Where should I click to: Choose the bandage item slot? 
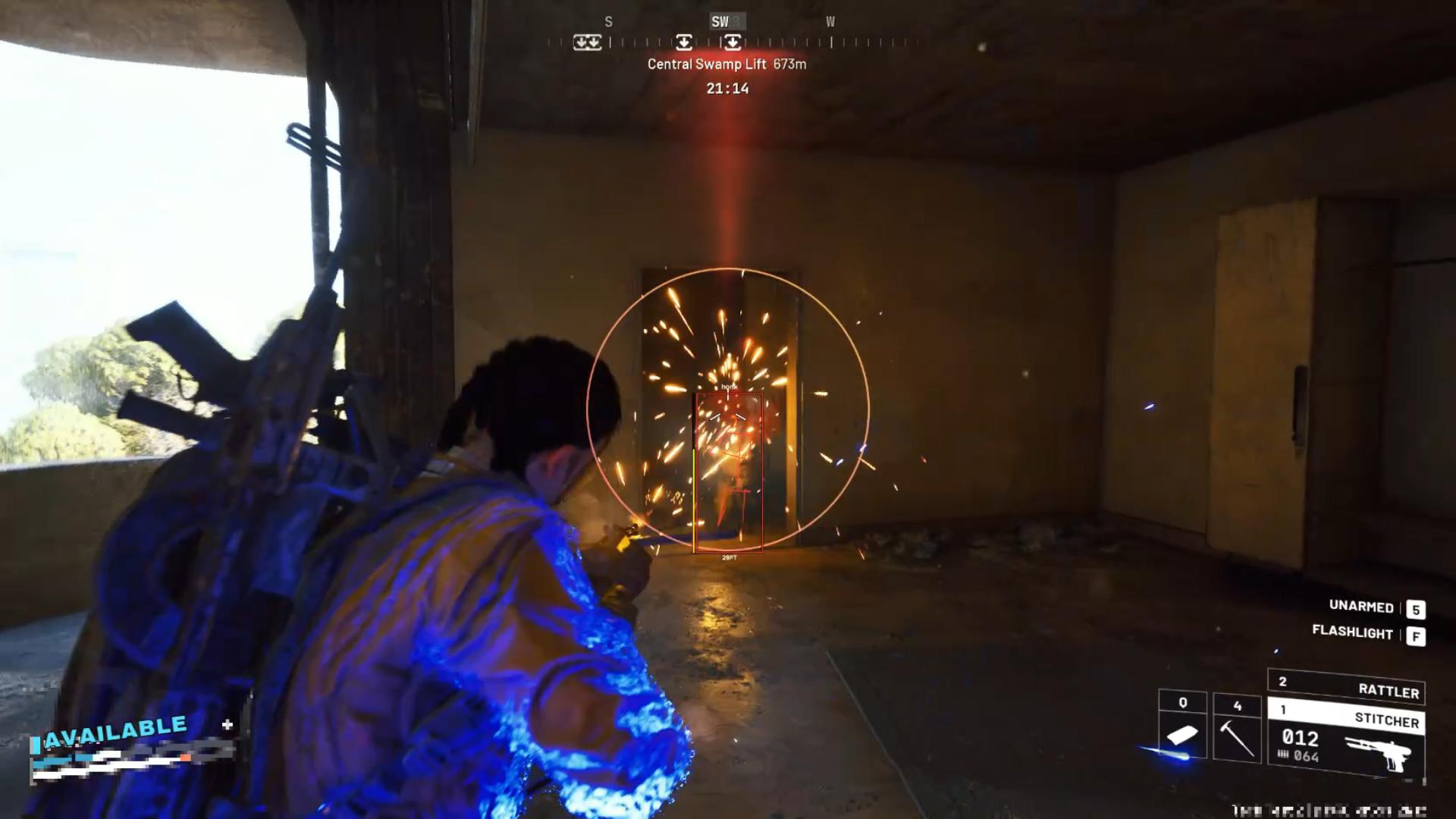point(1182,726)
